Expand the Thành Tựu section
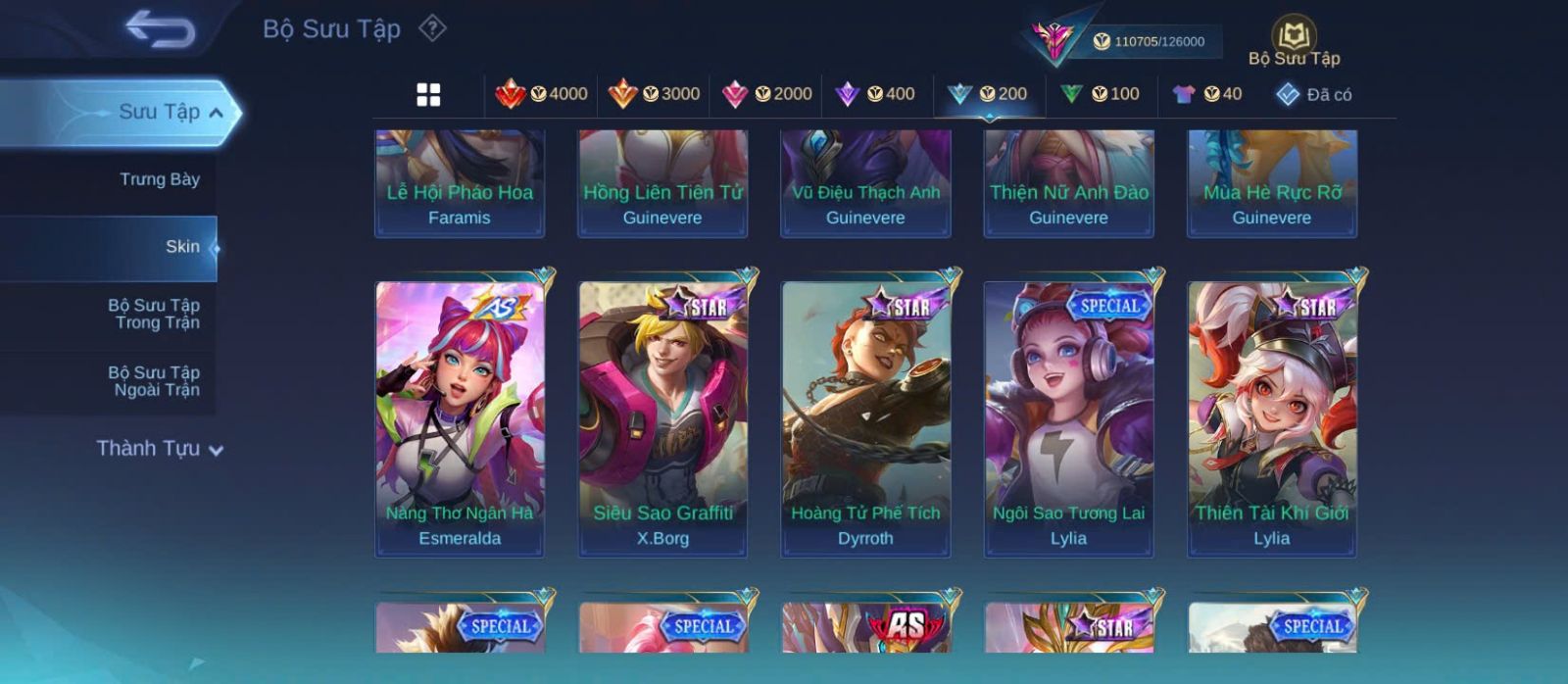 pos(160,449)
